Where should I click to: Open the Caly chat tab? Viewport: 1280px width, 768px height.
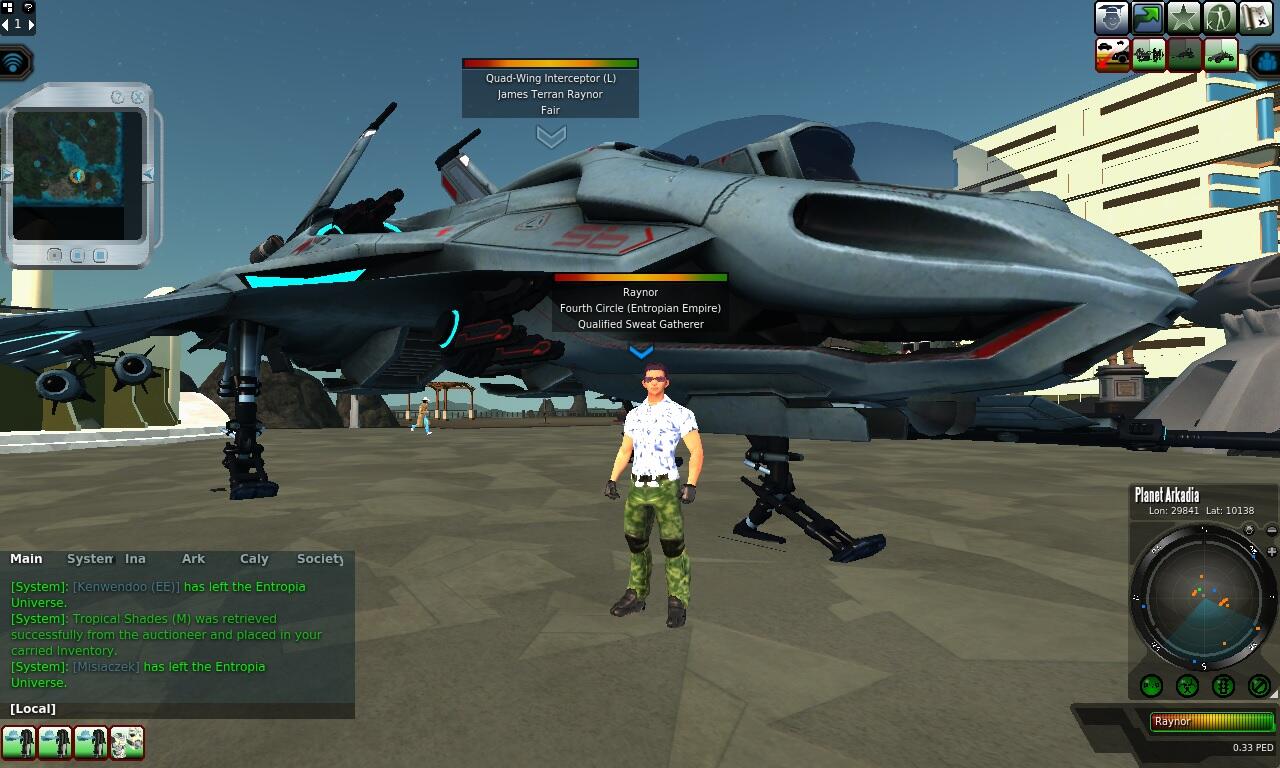(x=254, y=559)
